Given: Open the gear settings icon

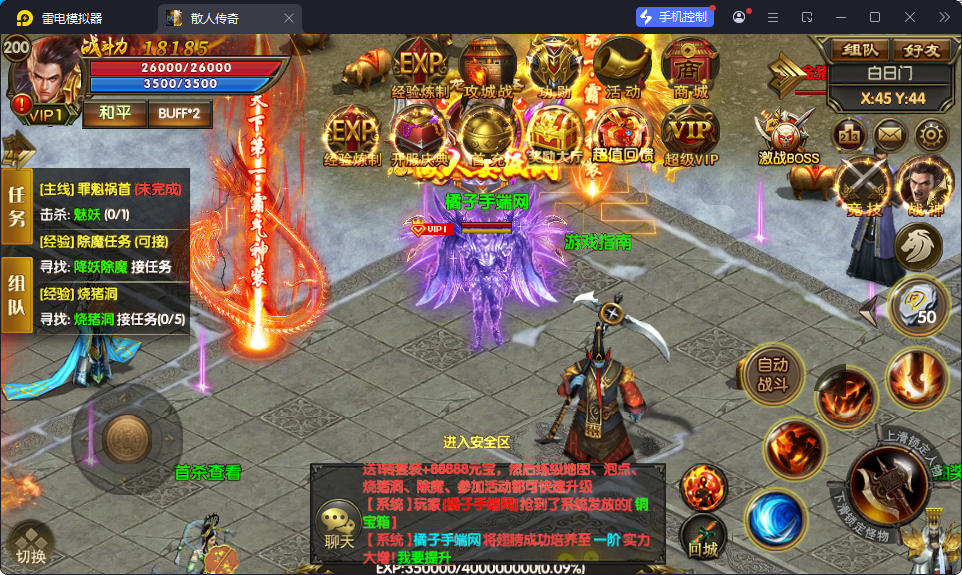Looking at the screenshot, I should [x=931, y=134].
